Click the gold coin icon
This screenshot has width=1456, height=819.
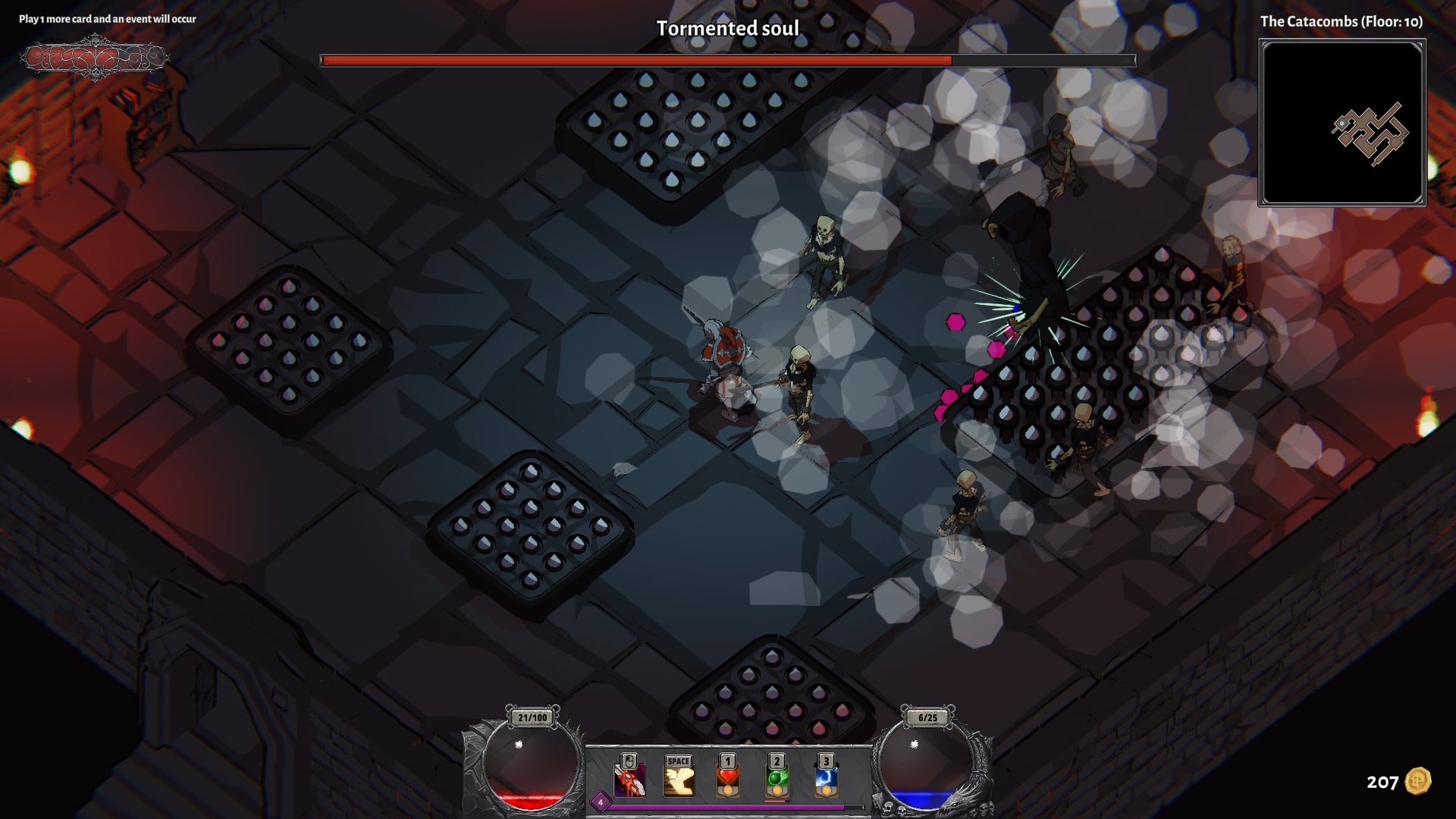pos(1417,781)
